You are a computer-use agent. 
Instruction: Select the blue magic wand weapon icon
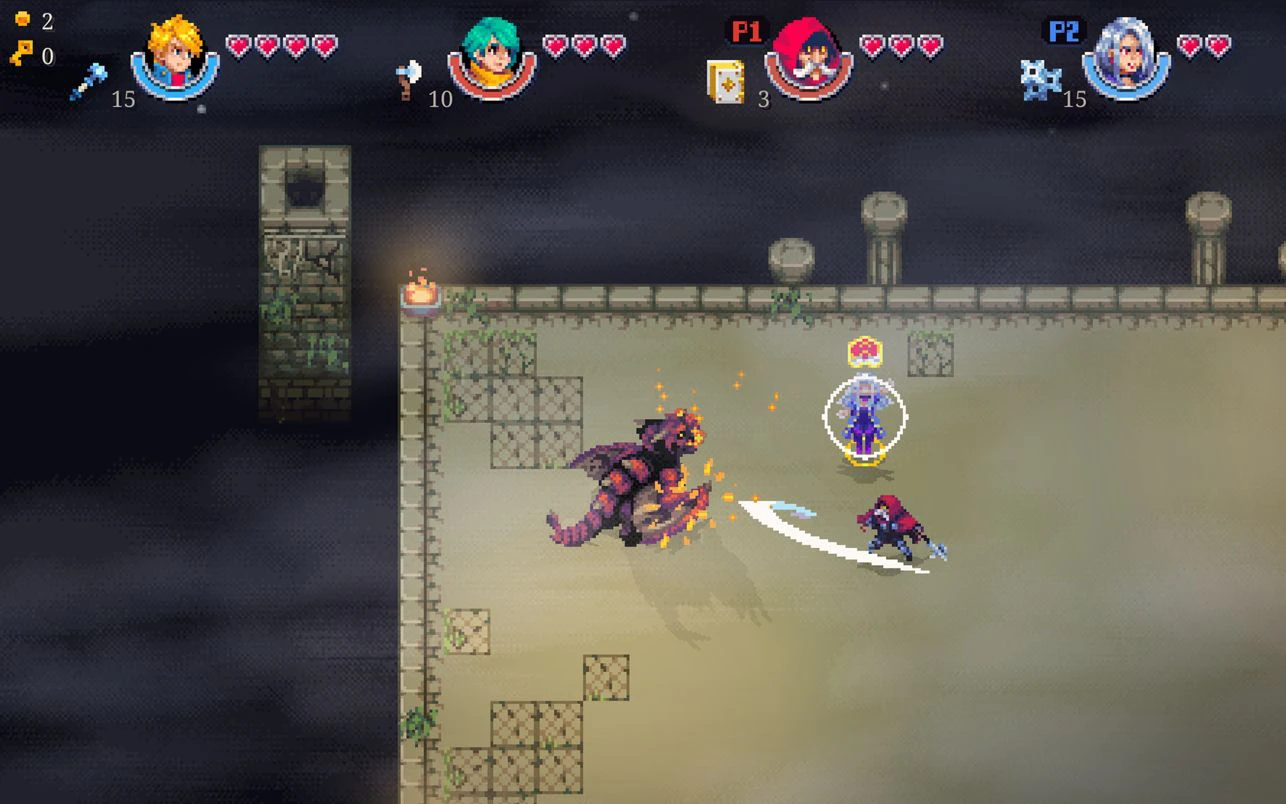coord(88,81)
